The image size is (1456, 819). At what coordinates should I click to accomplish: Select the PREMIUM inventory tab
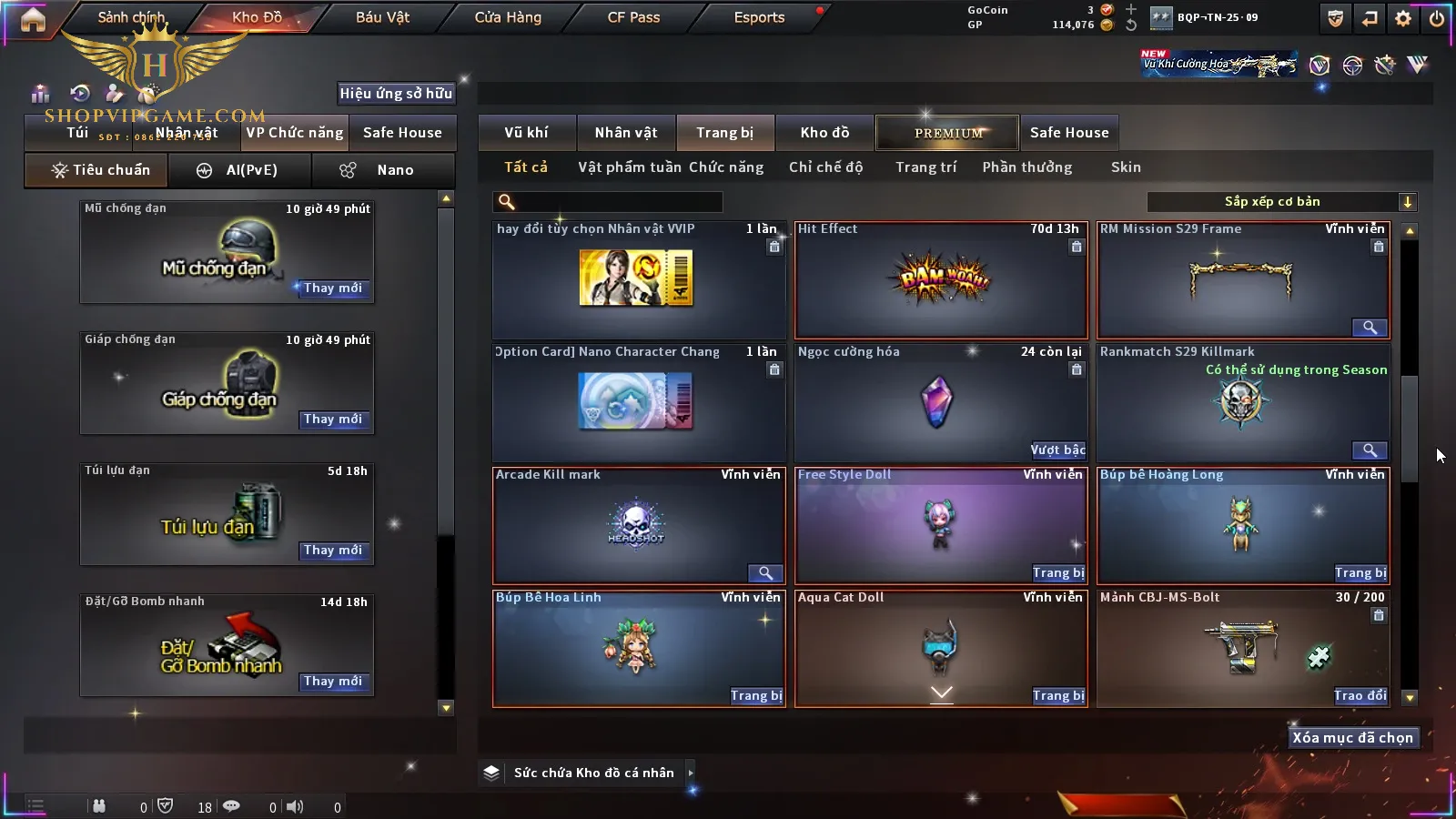pos(948,133)
